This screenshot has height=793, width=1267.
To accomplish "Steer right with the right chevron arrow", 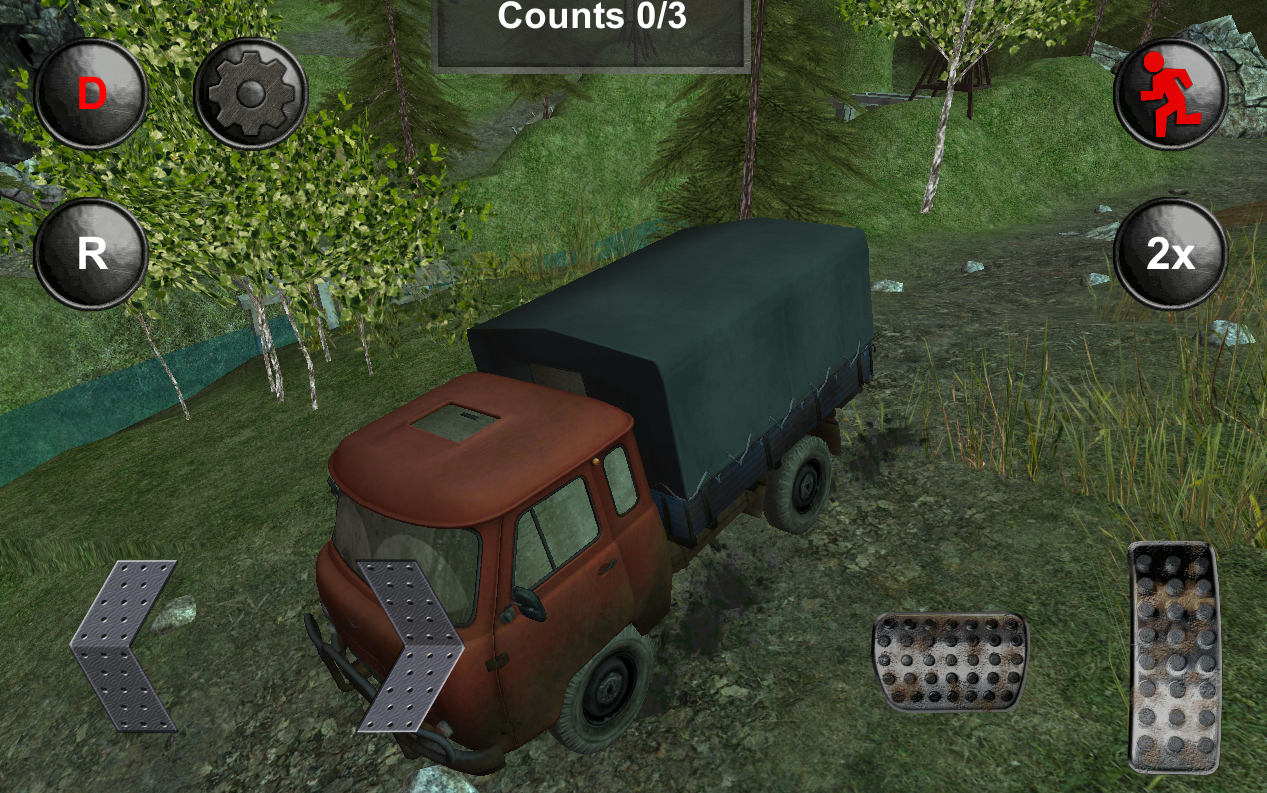I will (410, 645).
